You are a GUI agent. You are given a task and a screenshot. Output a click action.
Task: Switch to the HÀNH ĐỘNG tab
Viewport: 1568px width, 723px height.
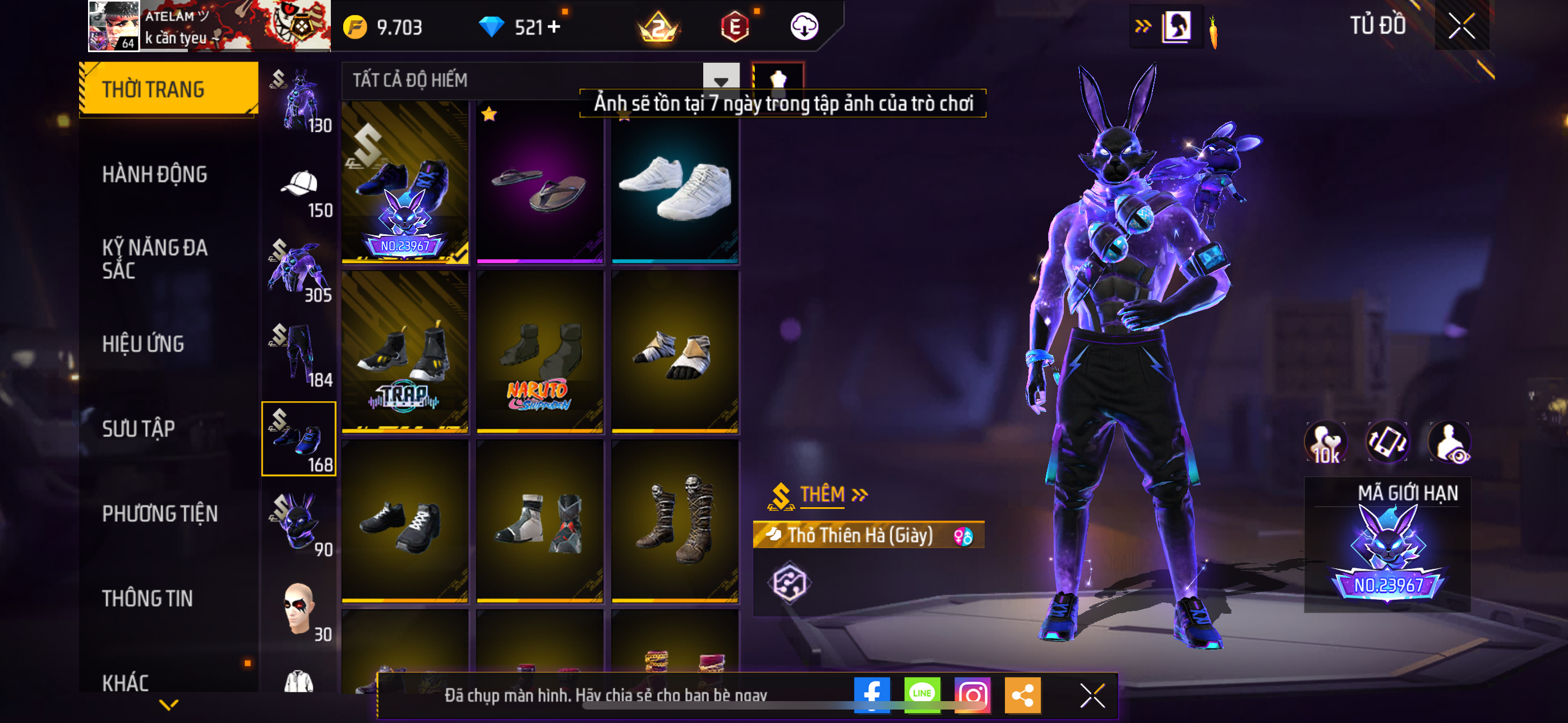tap(155, 175)
